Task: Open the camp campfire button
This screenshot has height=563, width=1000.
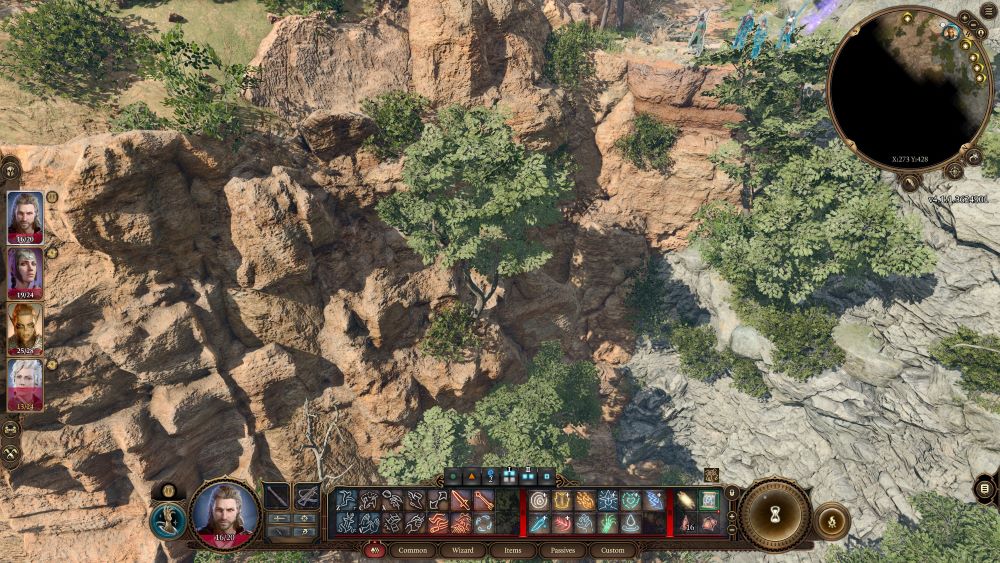Action: point(832,520)
